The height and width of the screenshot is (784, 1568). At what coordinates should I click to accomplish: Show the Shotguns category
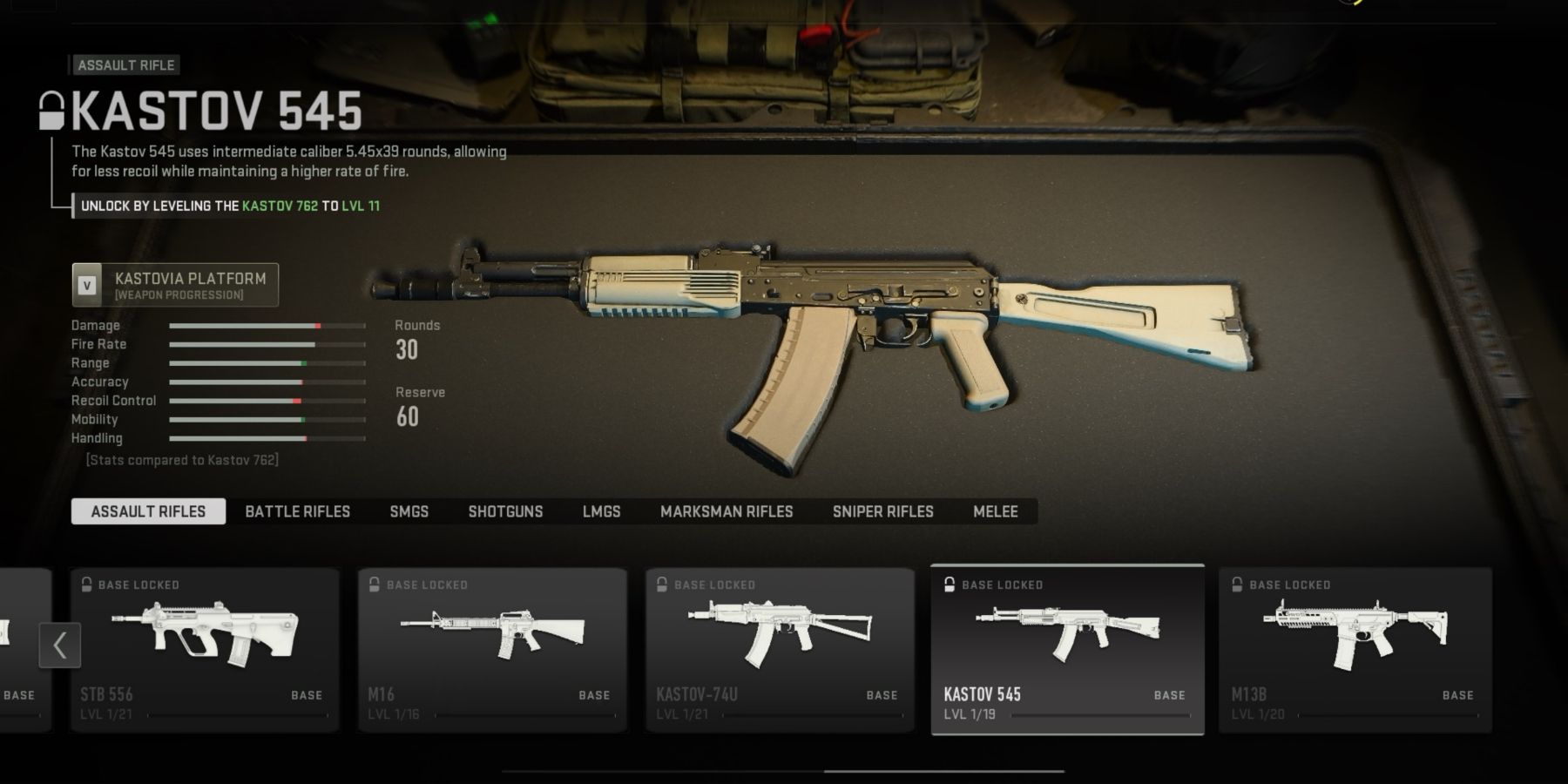505,511
